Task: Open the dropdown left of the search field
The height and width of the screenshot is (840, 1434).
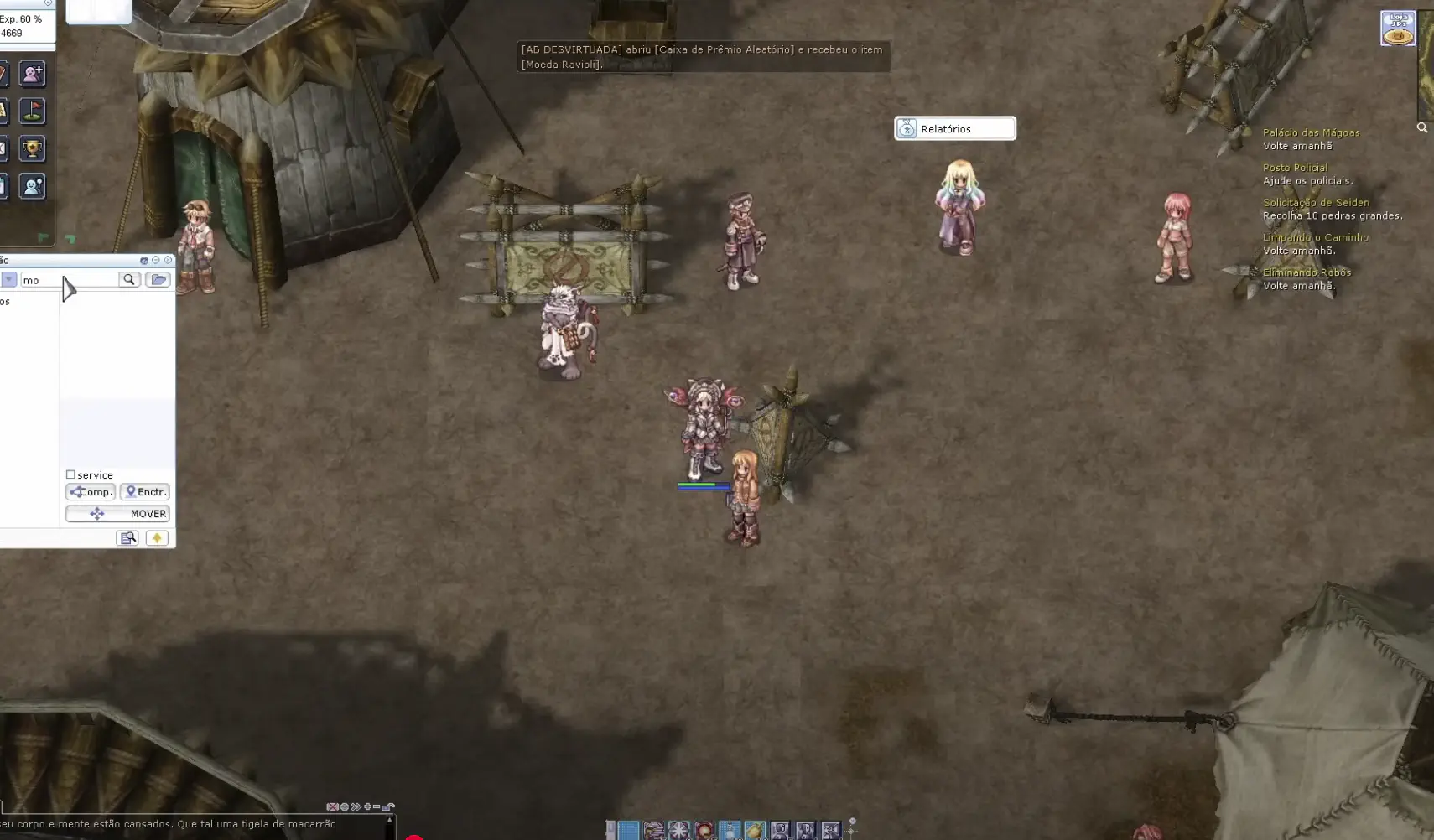Action: (x=9, y=280)
